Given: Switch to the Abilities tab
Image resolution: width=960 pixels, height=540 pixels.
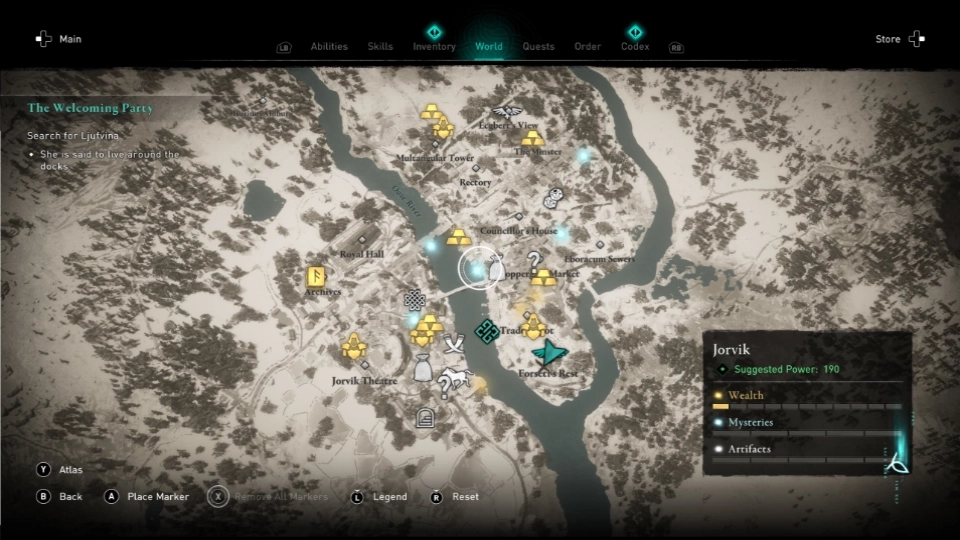Looking at the screenshot, I should pyautogui.click(x=329, y=46).
